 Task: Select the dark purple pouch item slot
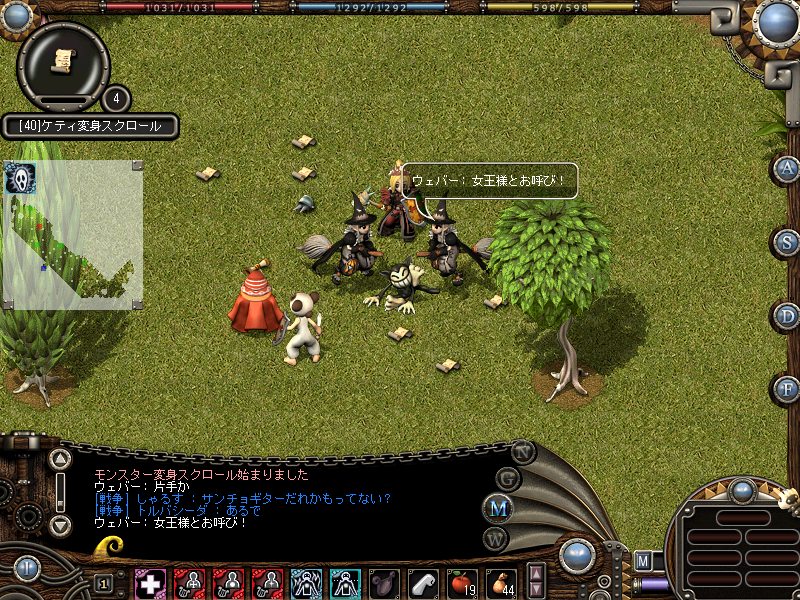[384, 582]
